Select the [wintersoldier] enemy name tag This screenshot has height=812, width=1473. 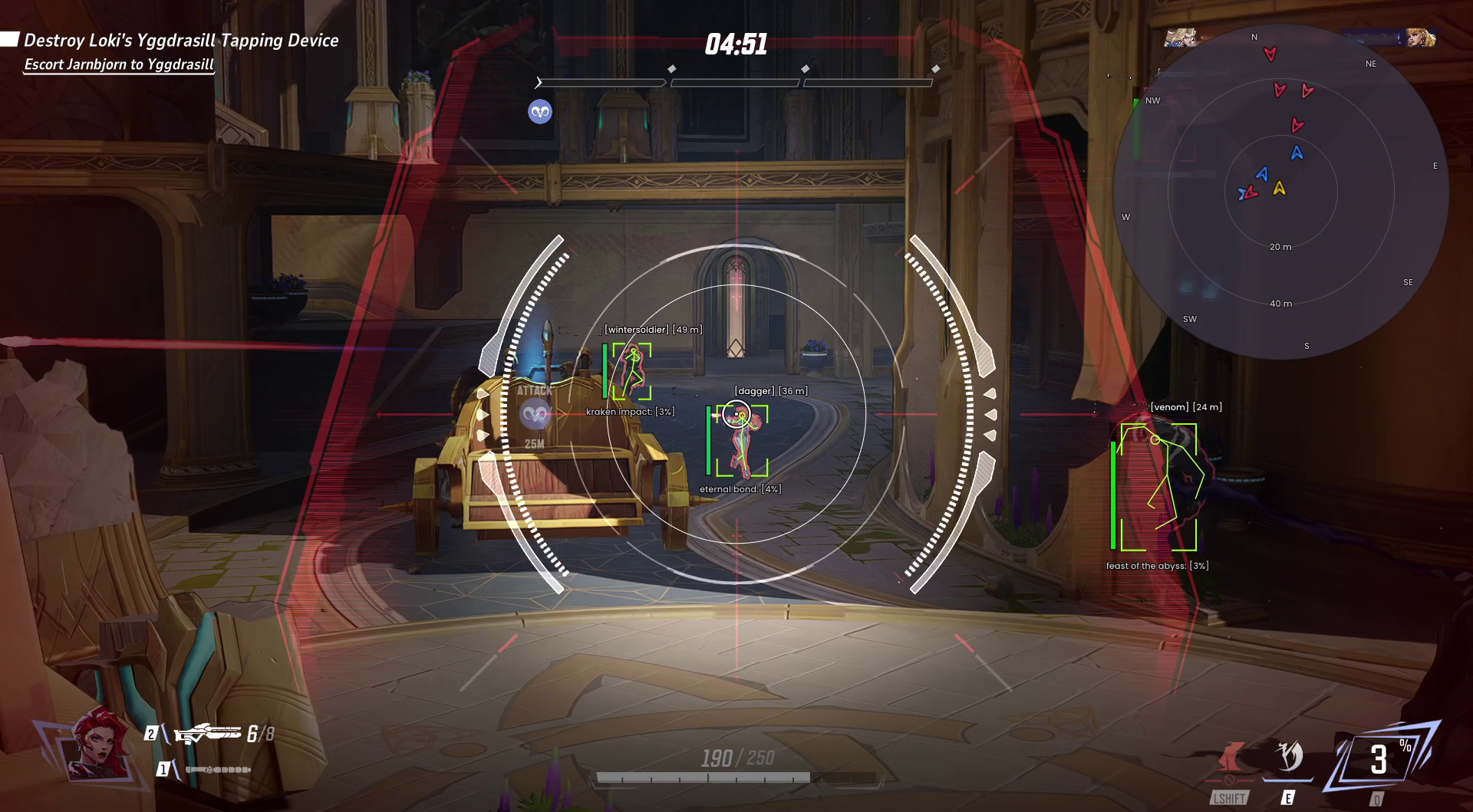(653, 330)
